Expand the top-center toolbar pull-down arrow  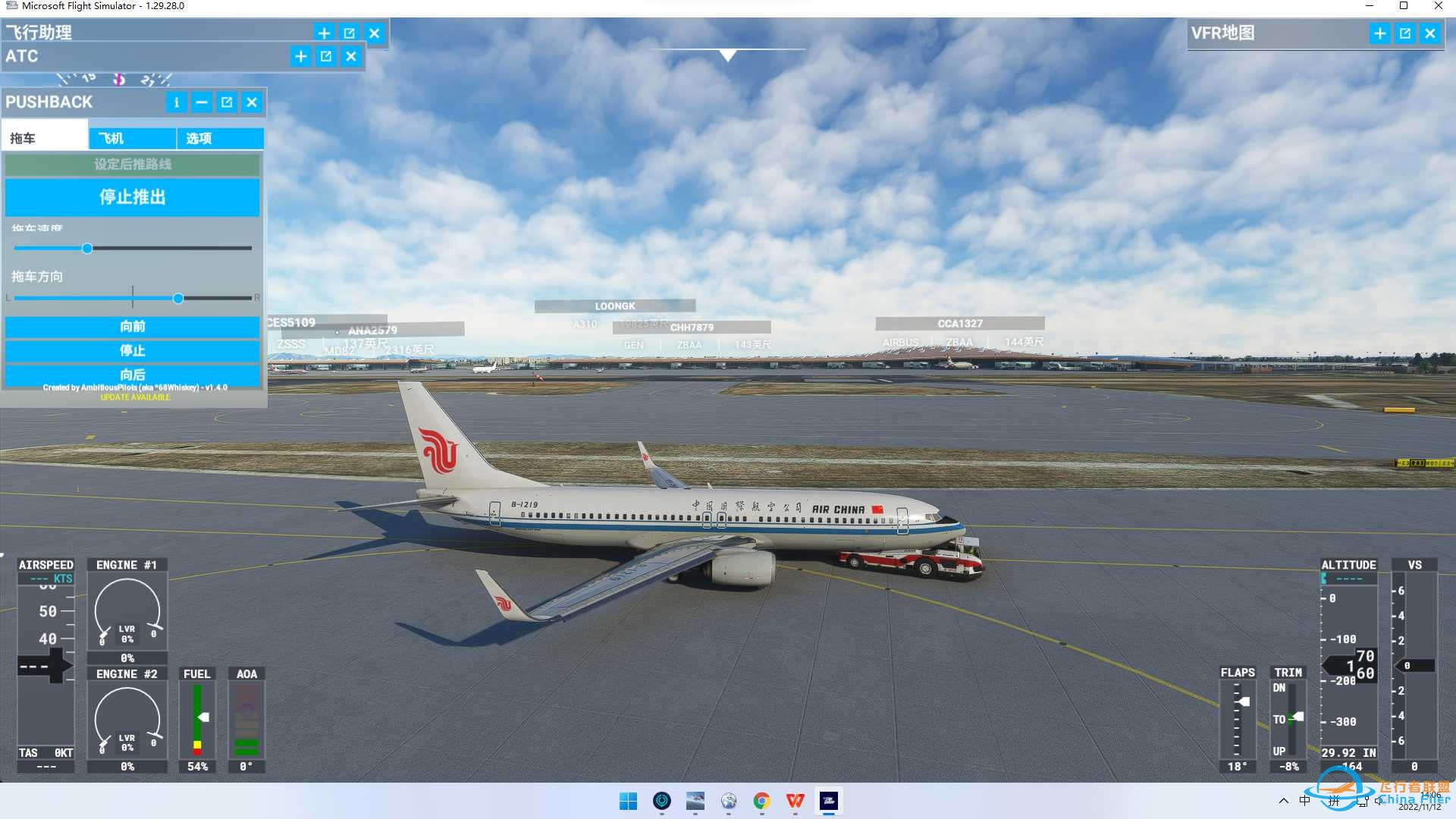click(728, 55)
